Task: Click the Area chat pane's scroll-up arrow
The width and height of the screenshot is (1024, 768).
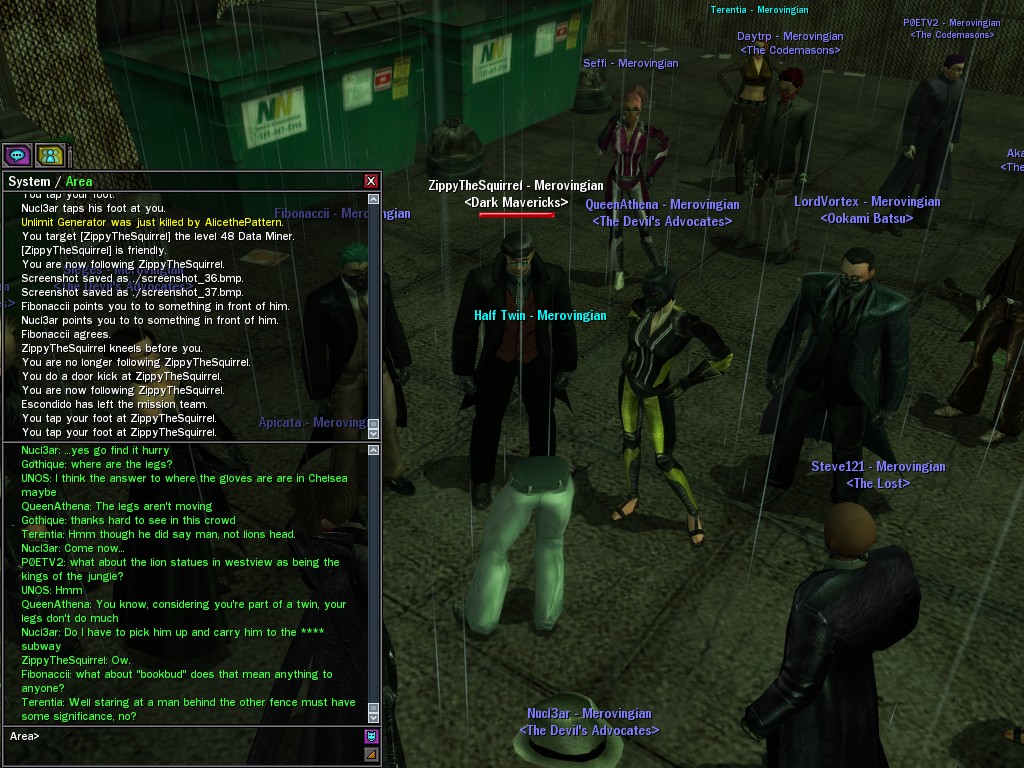Action: tap(374, 451)
